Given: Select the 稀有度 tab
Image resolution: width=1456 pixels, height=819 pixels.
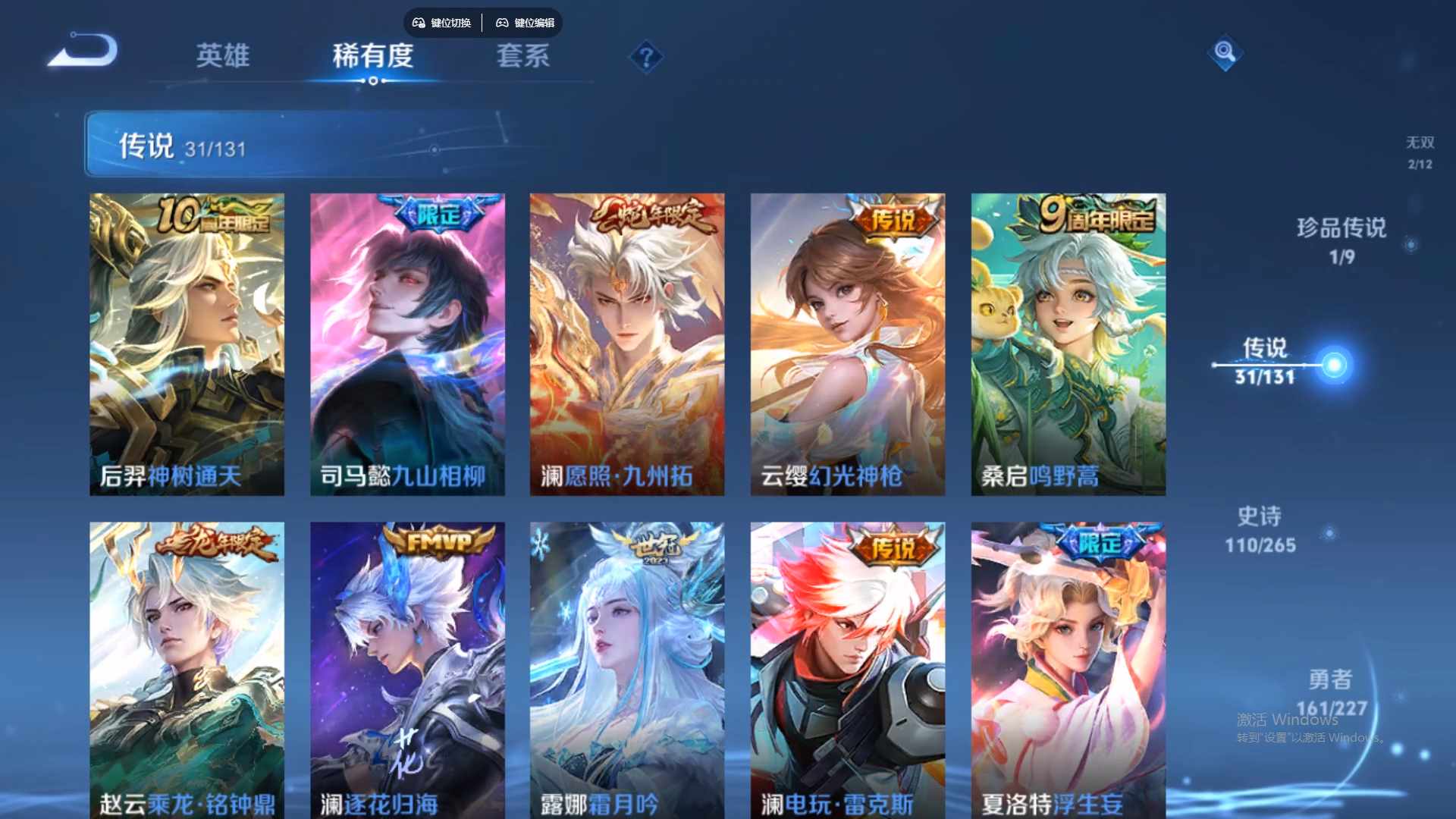Looking at the screenshot, I should click(372, 58).
